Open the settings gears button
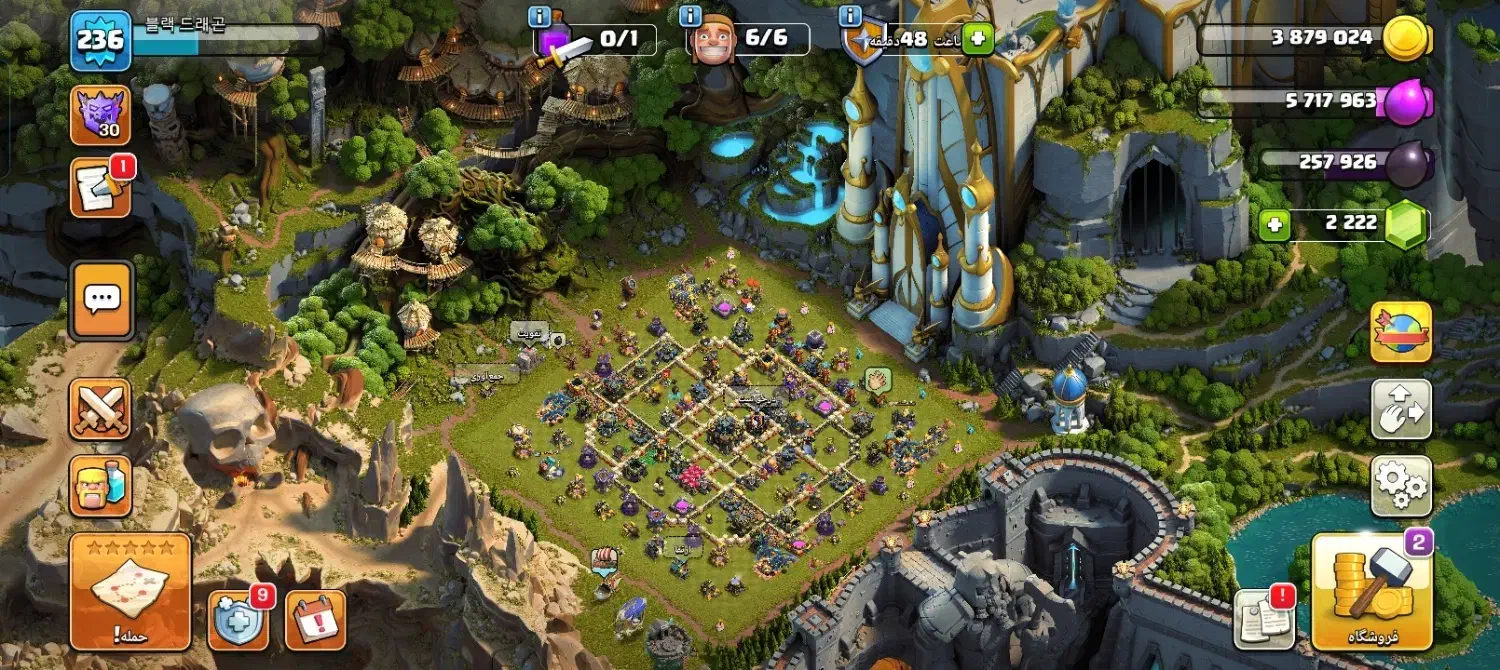Image resolution: width=1500 pixels, height=670 pixels. coord(1401,486)
